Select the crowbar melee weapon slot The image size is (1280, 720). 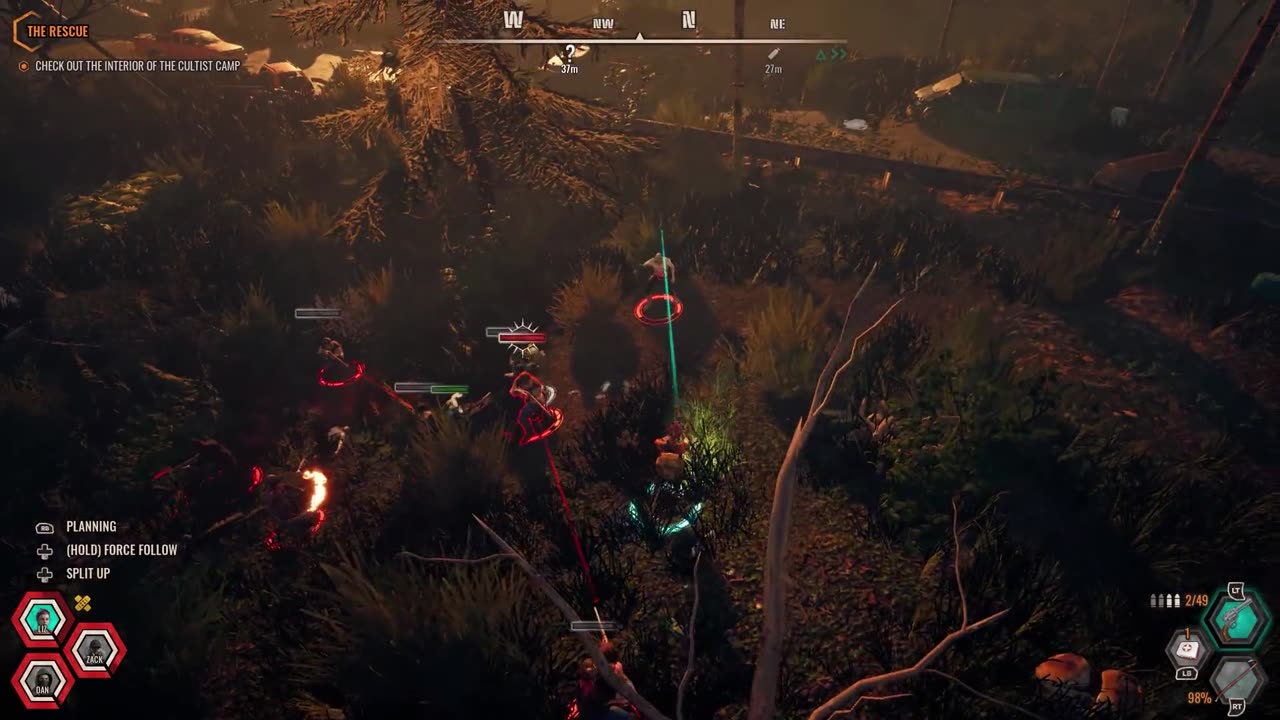pos(1237,681)
